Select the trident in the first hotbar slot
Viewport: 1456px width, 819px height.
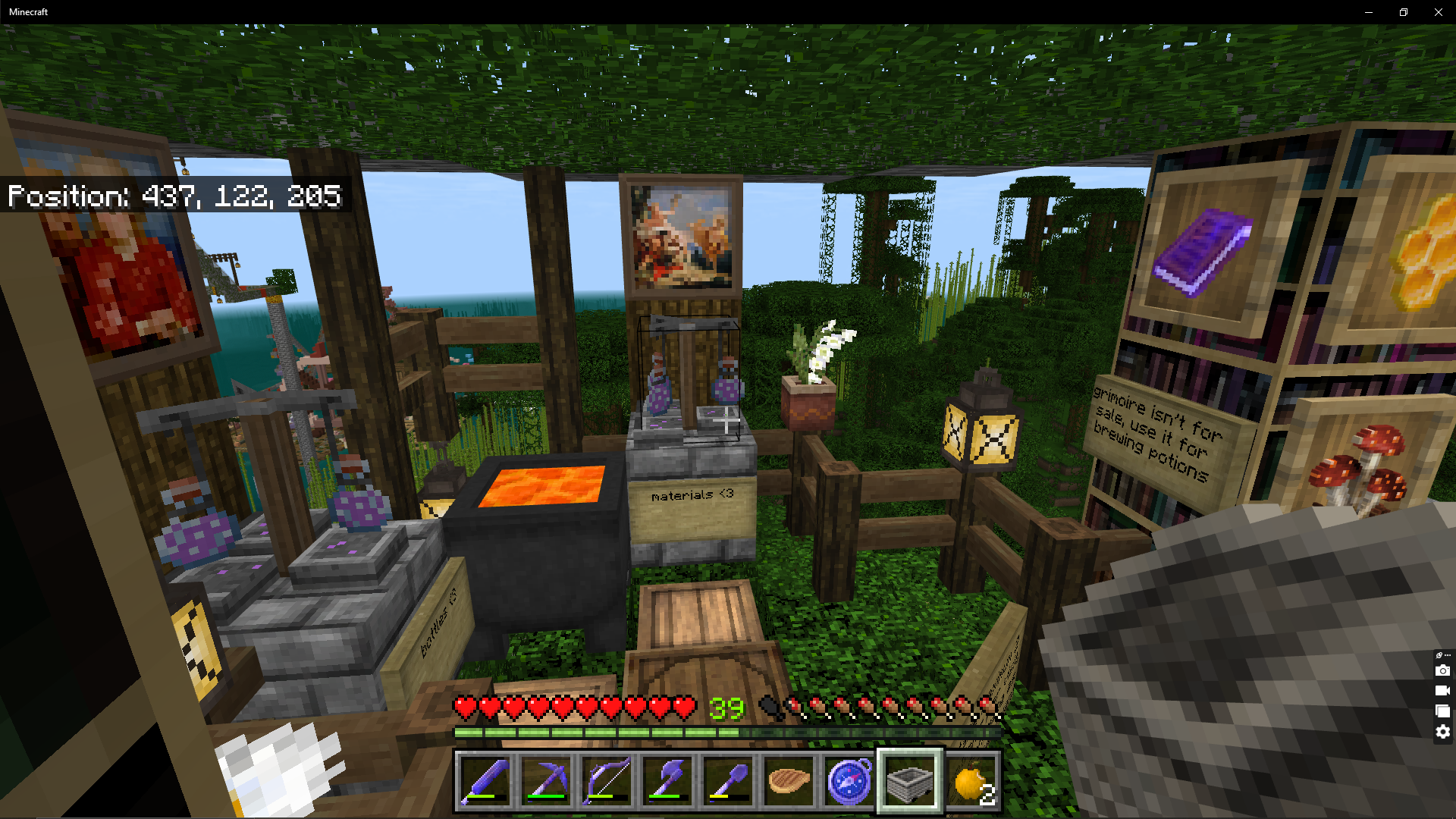click(485, 782)
